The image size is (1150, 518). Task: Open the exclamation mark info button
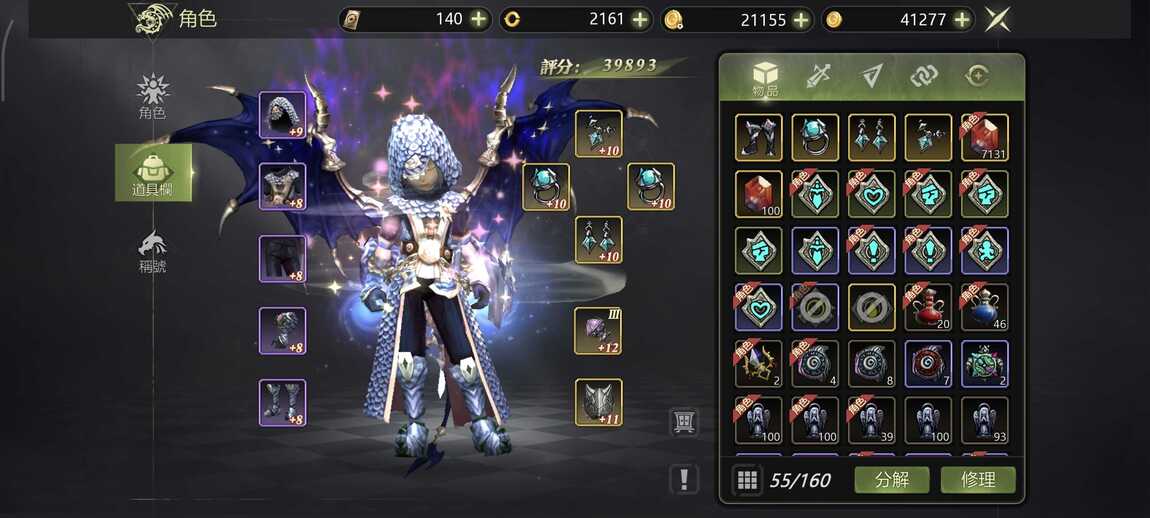[683, 479]
